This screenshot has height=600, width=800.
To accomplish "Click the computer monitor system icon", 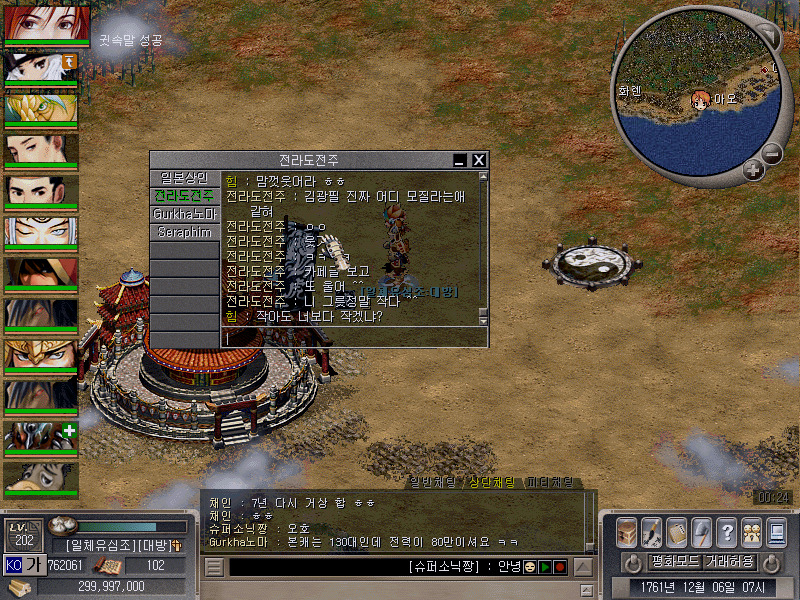I will point(777,531).
